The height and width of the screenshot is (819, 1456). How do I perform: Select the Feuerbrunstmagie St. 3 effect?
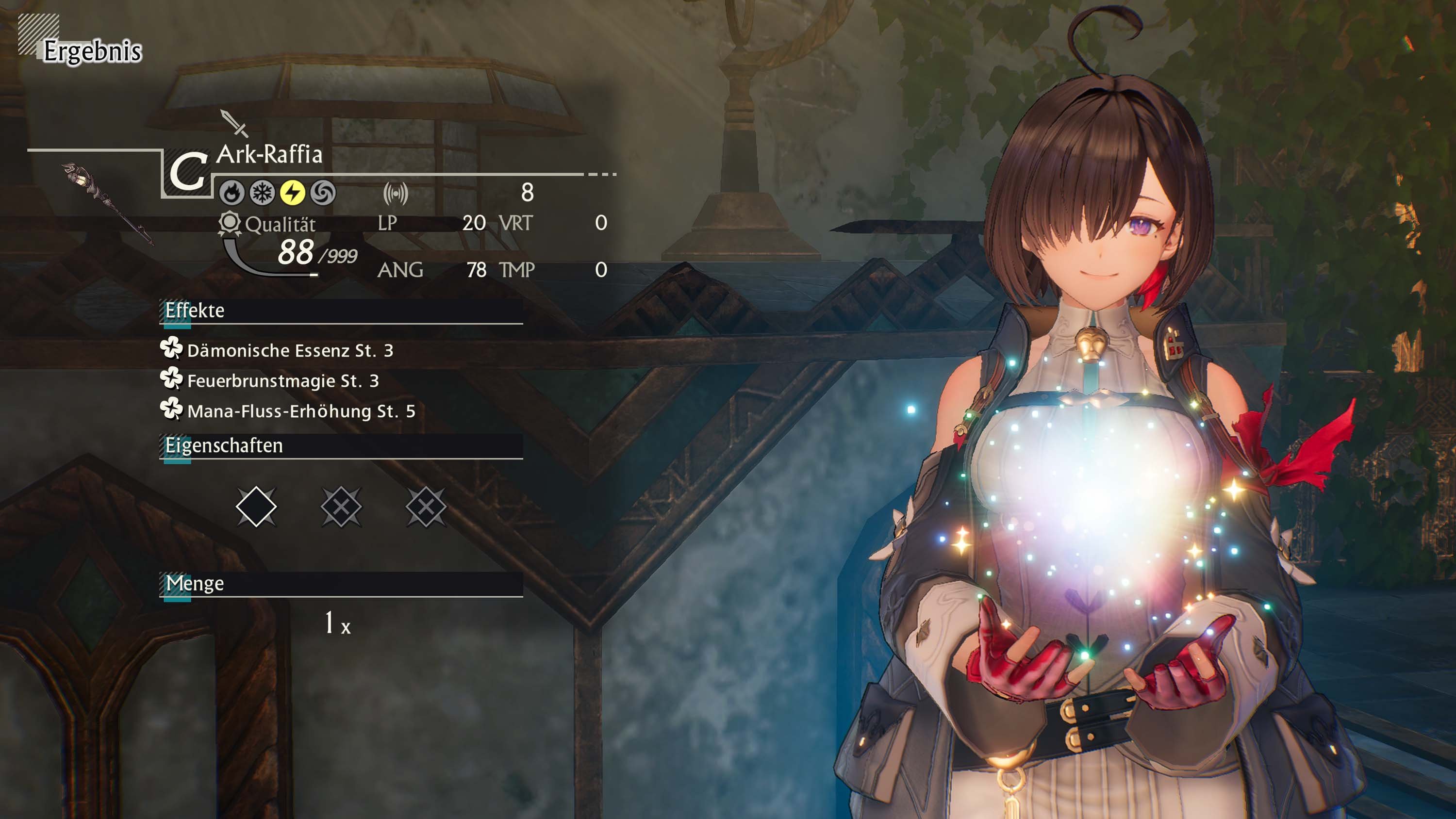point(282,381)
